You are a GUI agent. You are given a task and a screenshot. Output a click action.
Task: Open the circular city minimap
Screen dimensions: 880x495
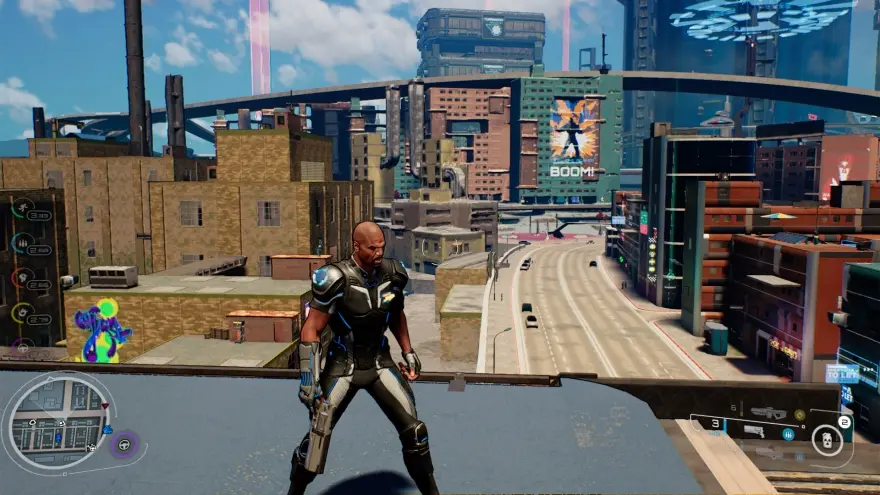click(x=57, y=420)
